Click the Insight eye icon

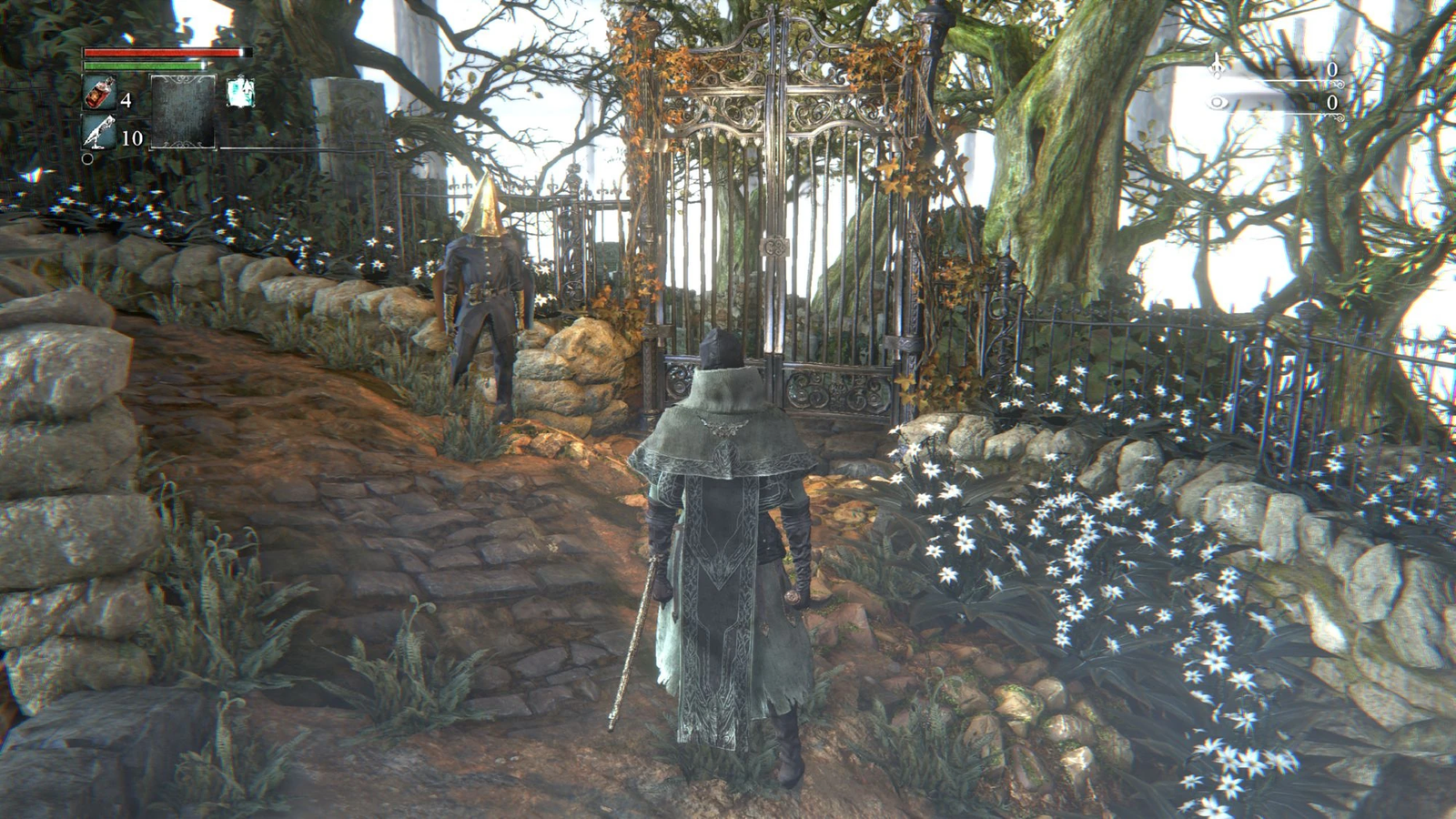tap(1218, 102)
